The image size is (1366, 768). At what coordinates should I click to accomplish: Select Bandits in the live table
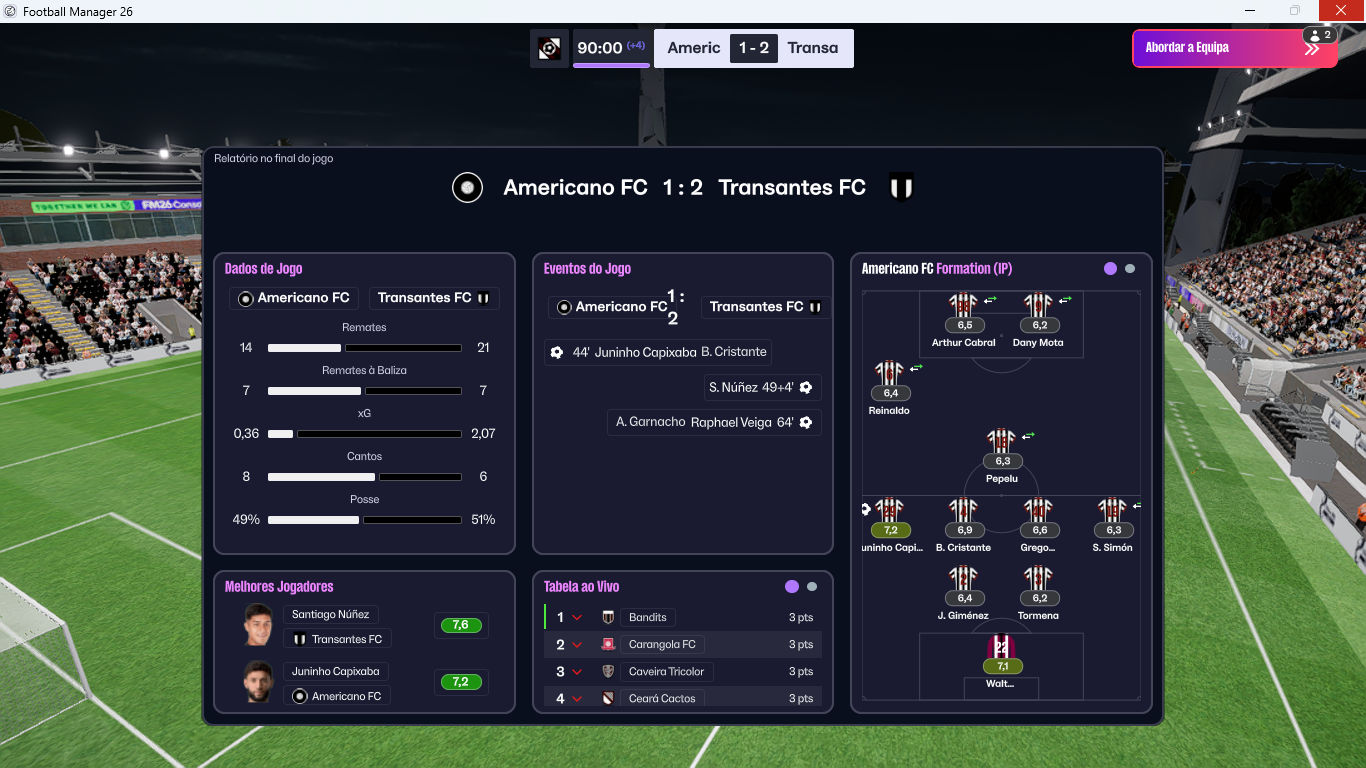pyautogui.click(x=648, y=618)
